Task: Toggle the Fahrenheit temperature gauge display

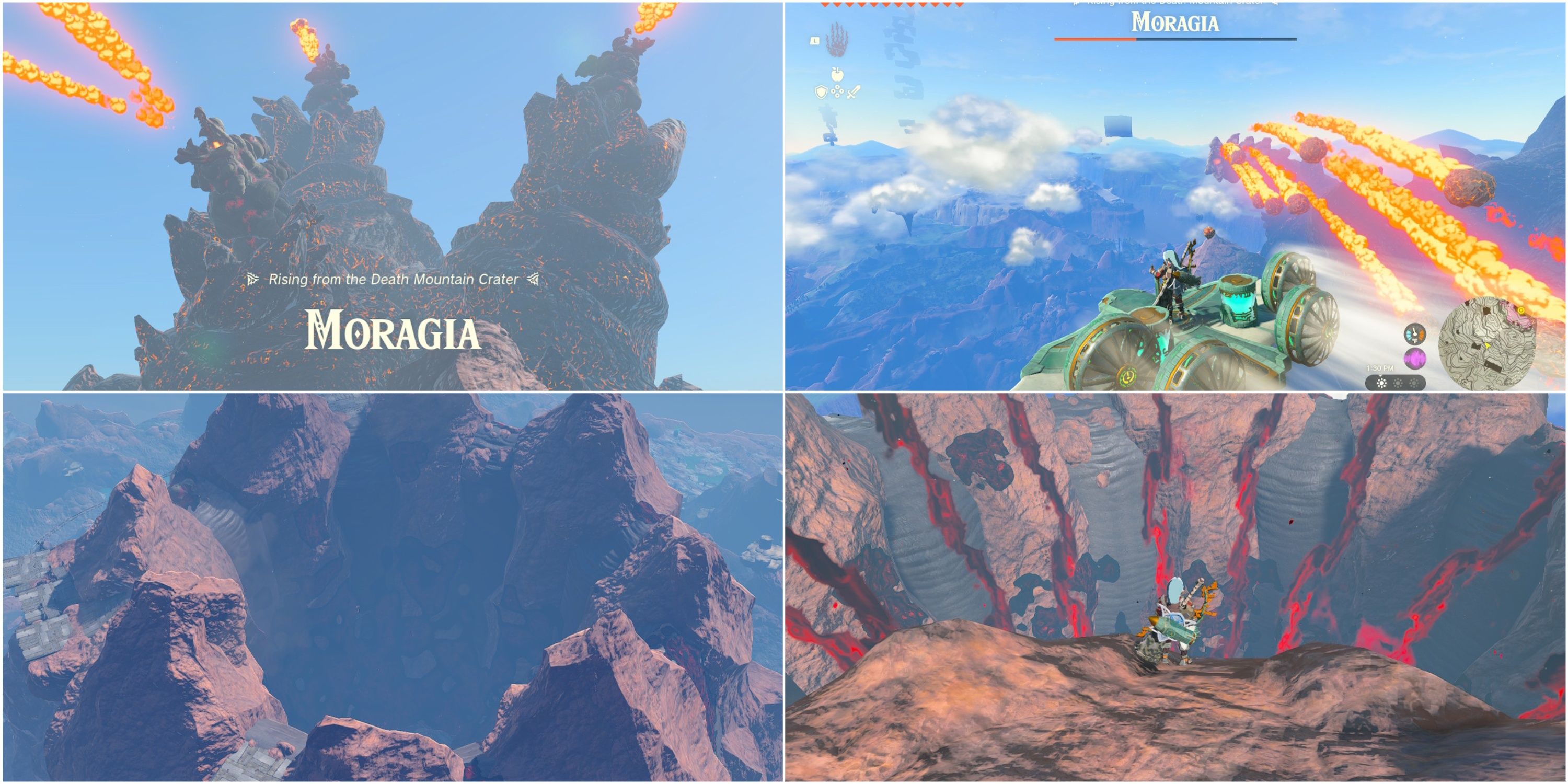Action: tap(1415, 335)
